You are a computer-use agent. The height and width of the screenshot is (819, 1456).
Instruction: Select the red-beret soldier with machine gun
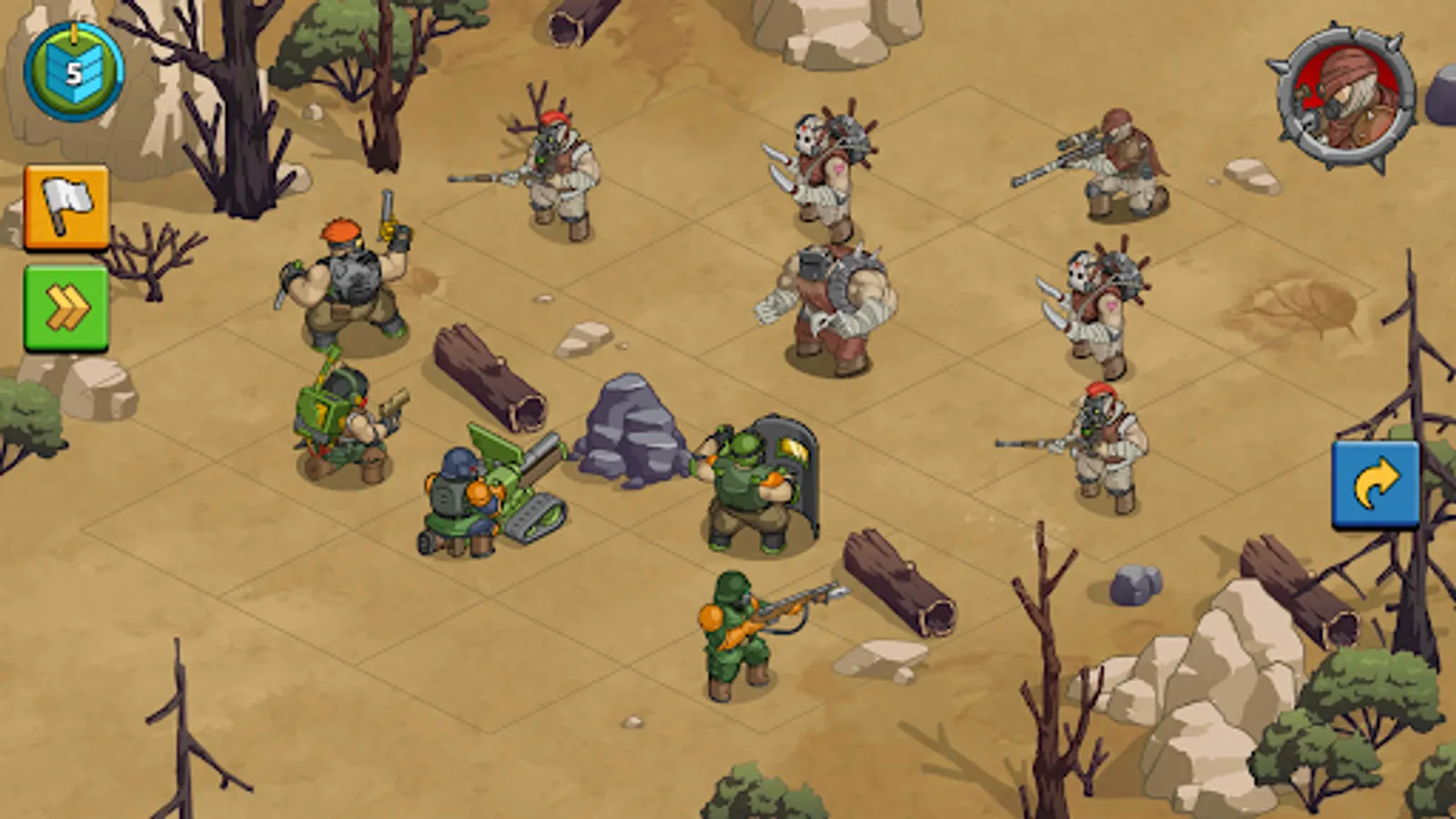pyautogui.click(x=350, y=282)
